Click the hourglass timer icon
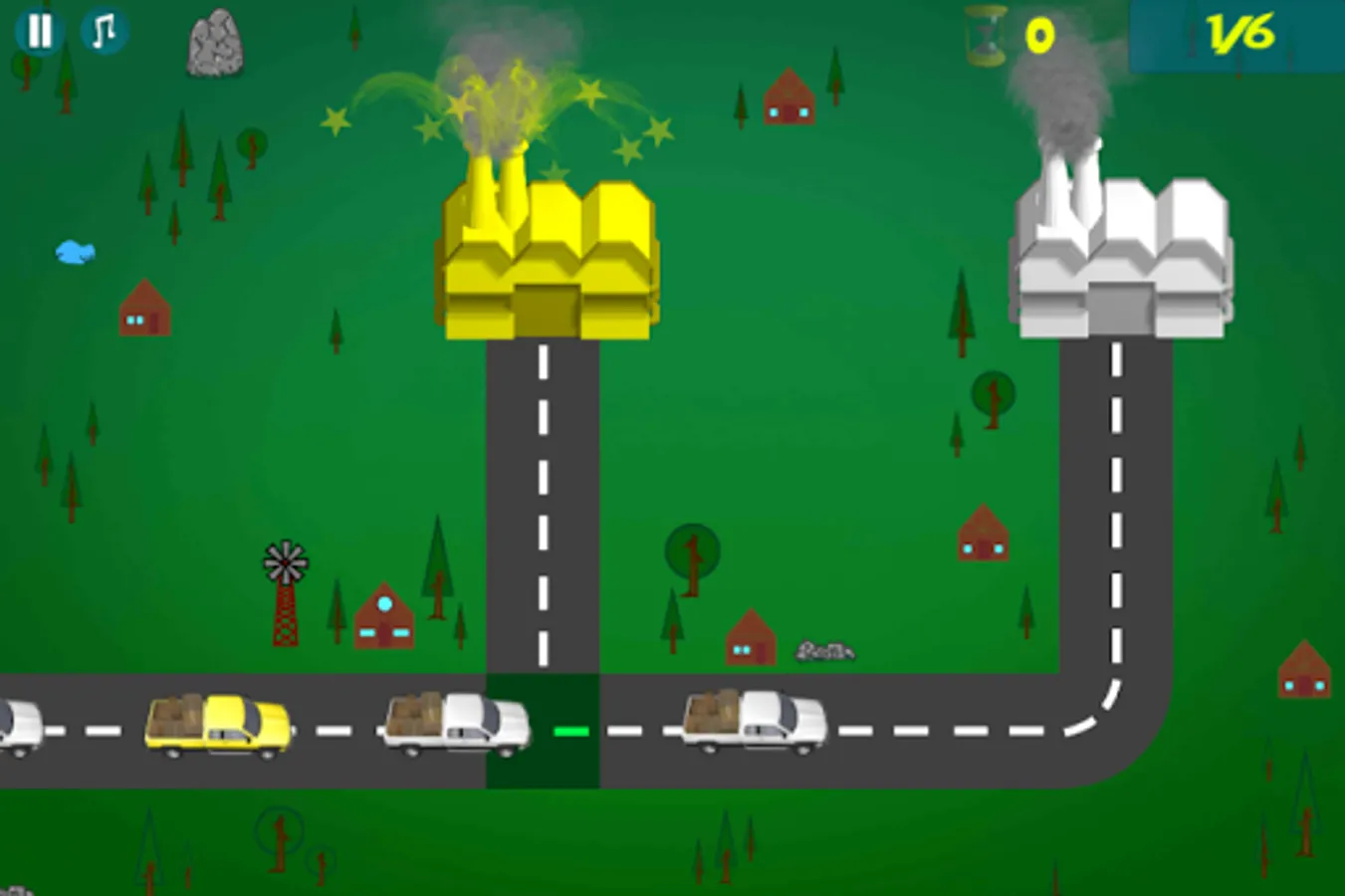 click(984, 35)
